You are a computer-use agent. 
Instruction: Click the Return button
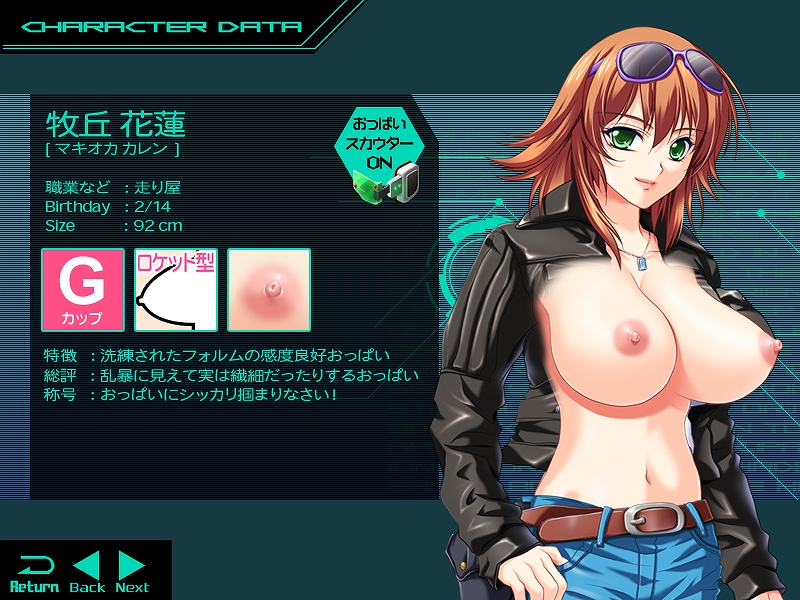(x=34, y=572)
